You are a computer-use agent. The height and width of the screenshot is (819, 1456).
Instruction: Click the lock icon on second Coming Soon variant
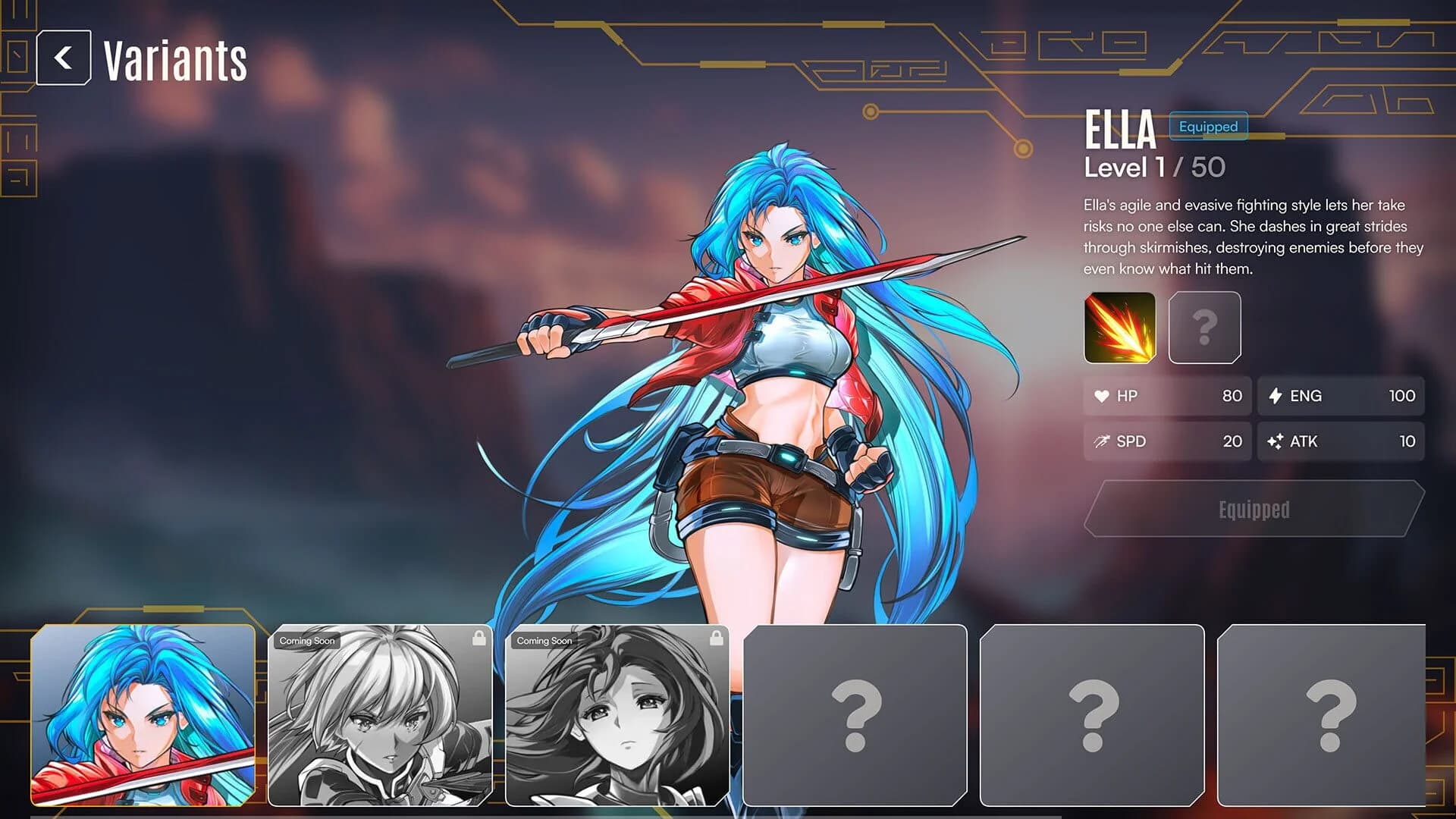[717, 639]
